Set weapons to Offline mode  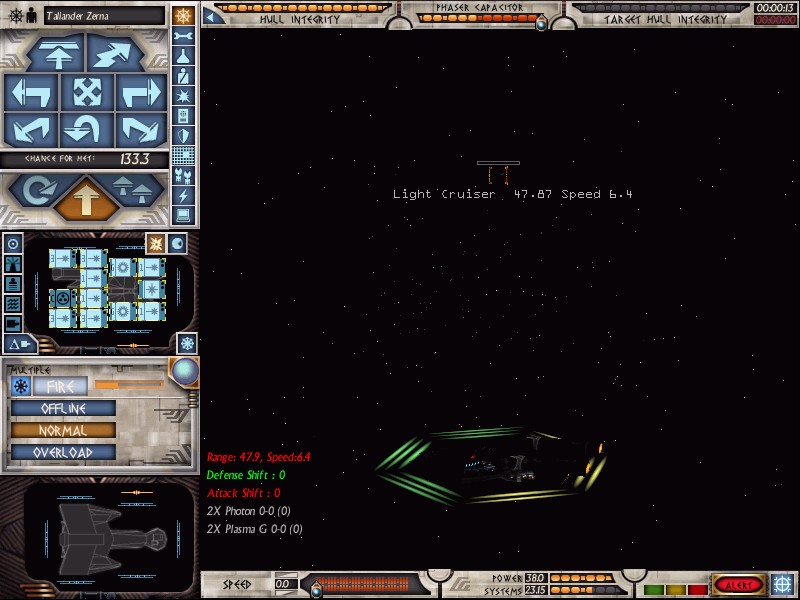coord(63,408)
